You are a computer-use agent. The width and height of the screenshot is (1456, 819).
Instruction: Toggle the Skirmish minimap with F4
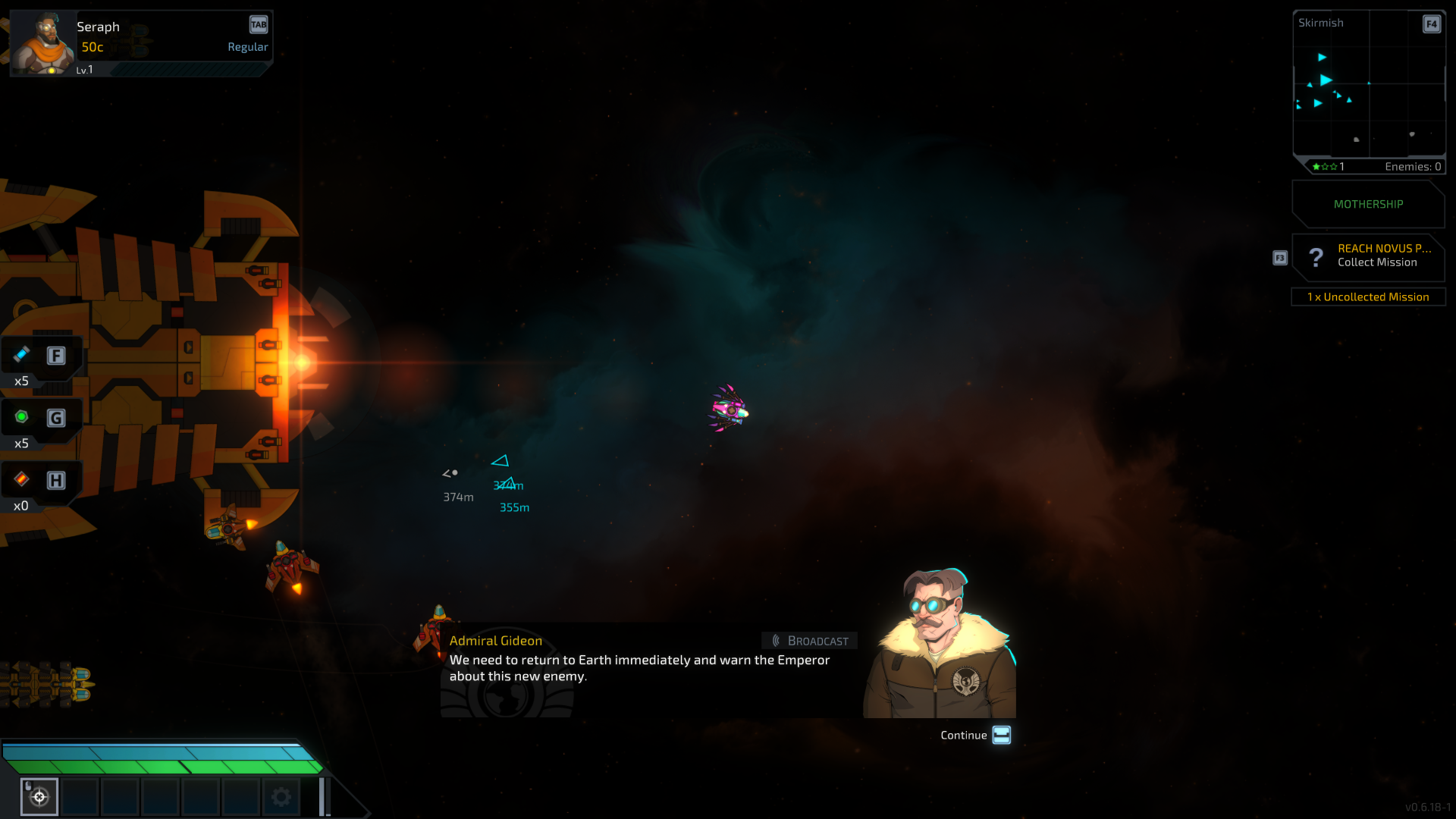pos(1431,24)
